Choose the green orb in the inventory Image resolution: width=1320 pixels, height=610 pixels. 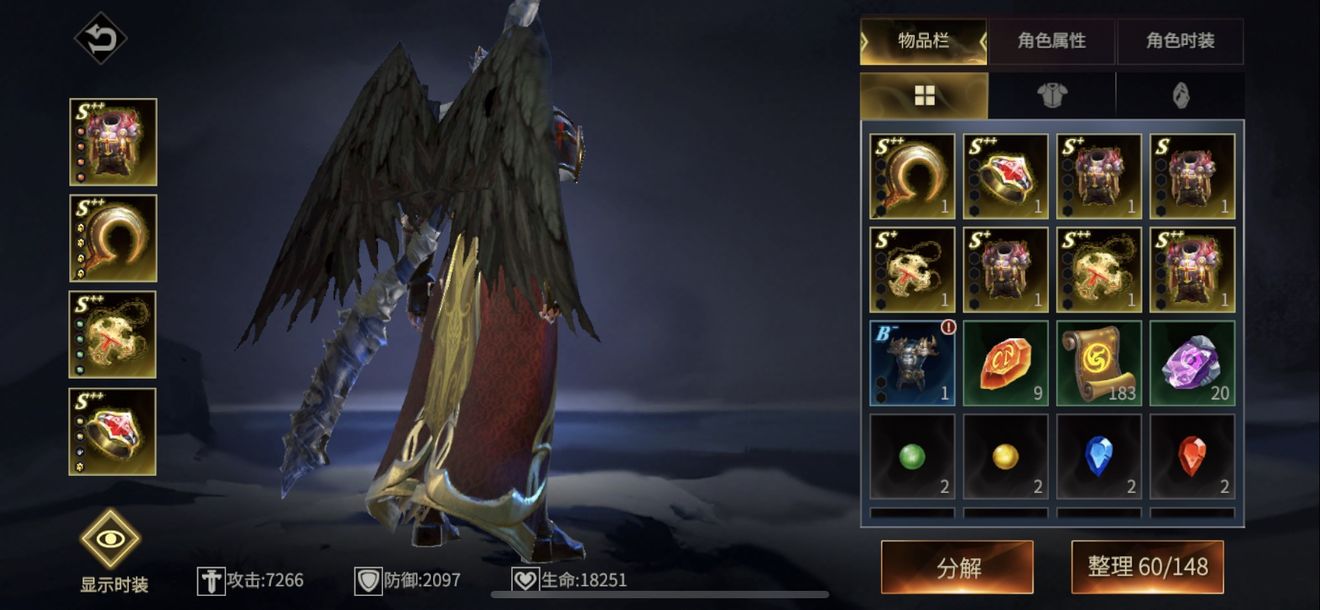click(912, 456)
